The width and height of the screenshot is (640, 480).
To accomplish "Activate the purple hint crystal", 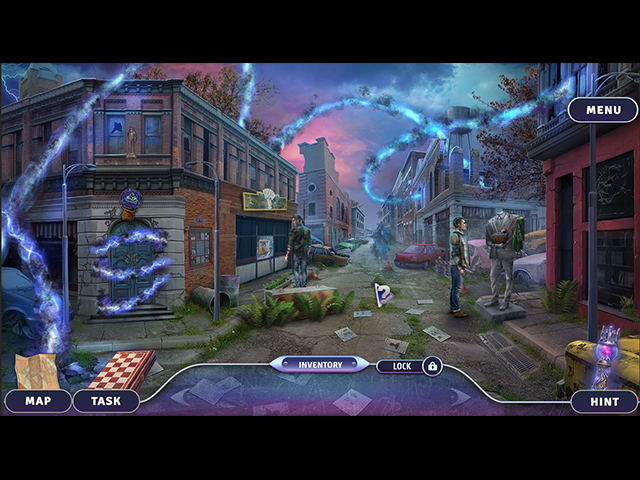I will pos(606,357).
